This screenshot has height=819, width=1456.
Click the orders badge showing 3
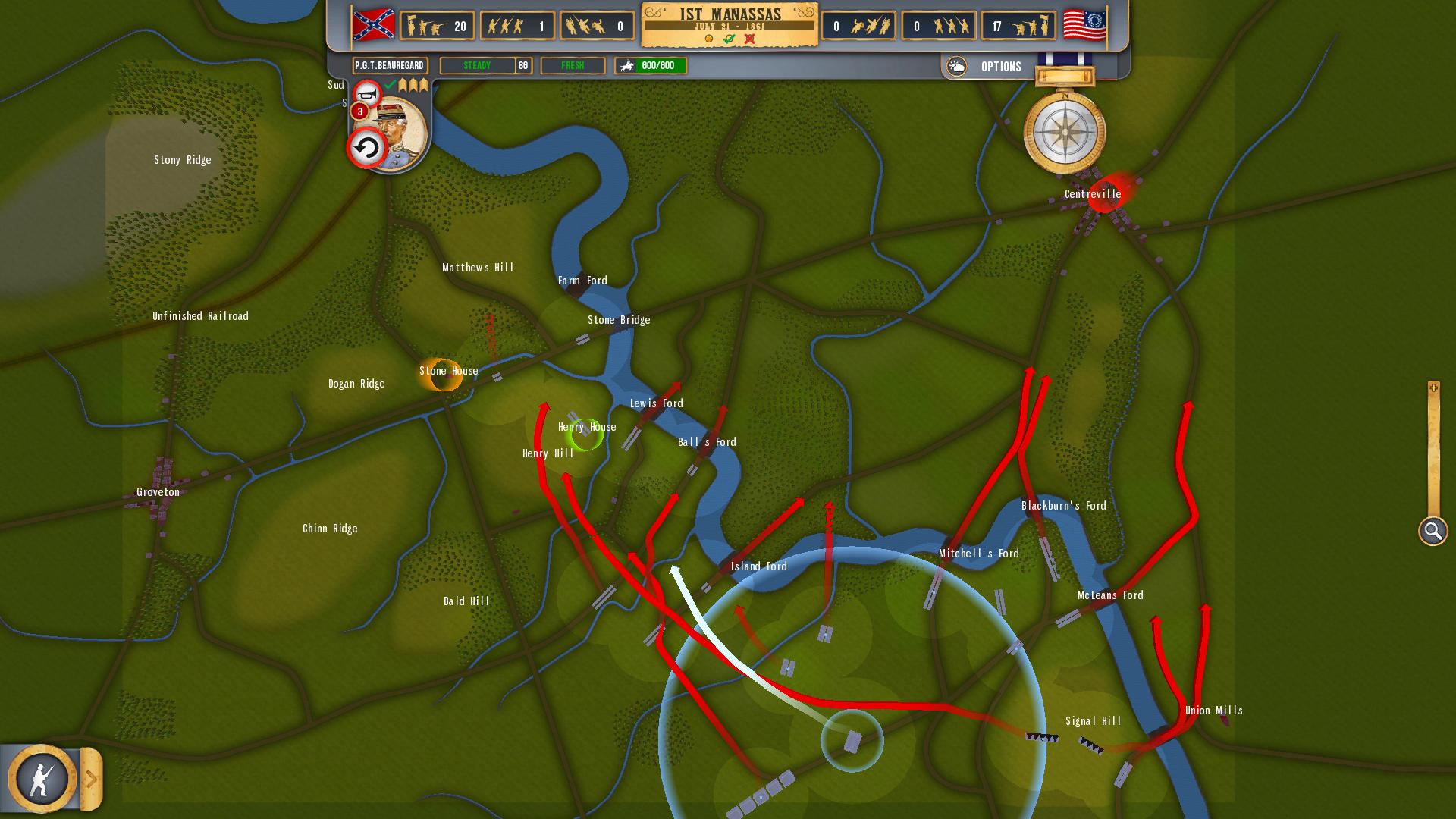[x=359, y=111]
